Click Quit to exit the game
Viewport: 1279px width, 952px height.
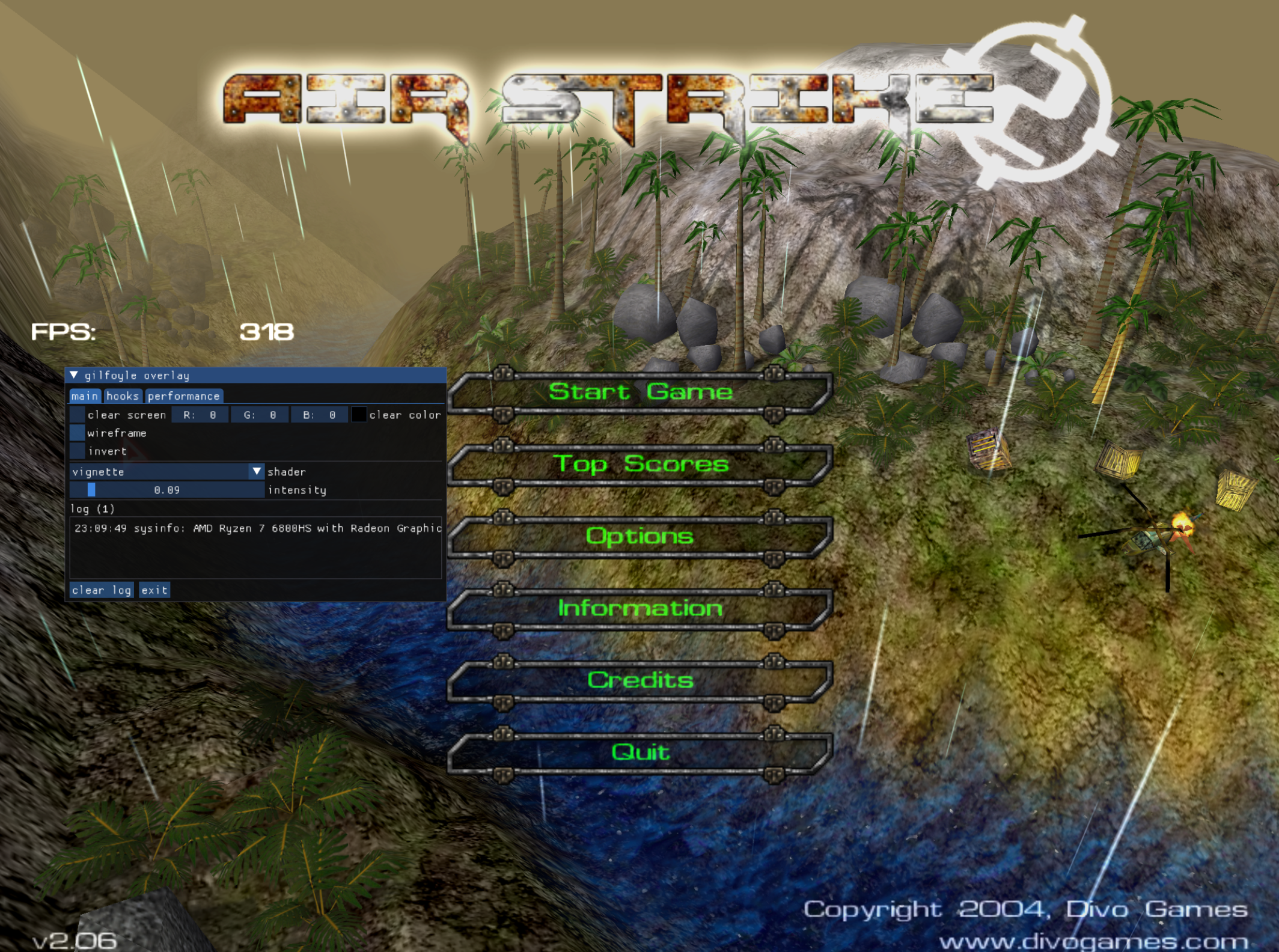pyautogui.click(x=641, y=751)
